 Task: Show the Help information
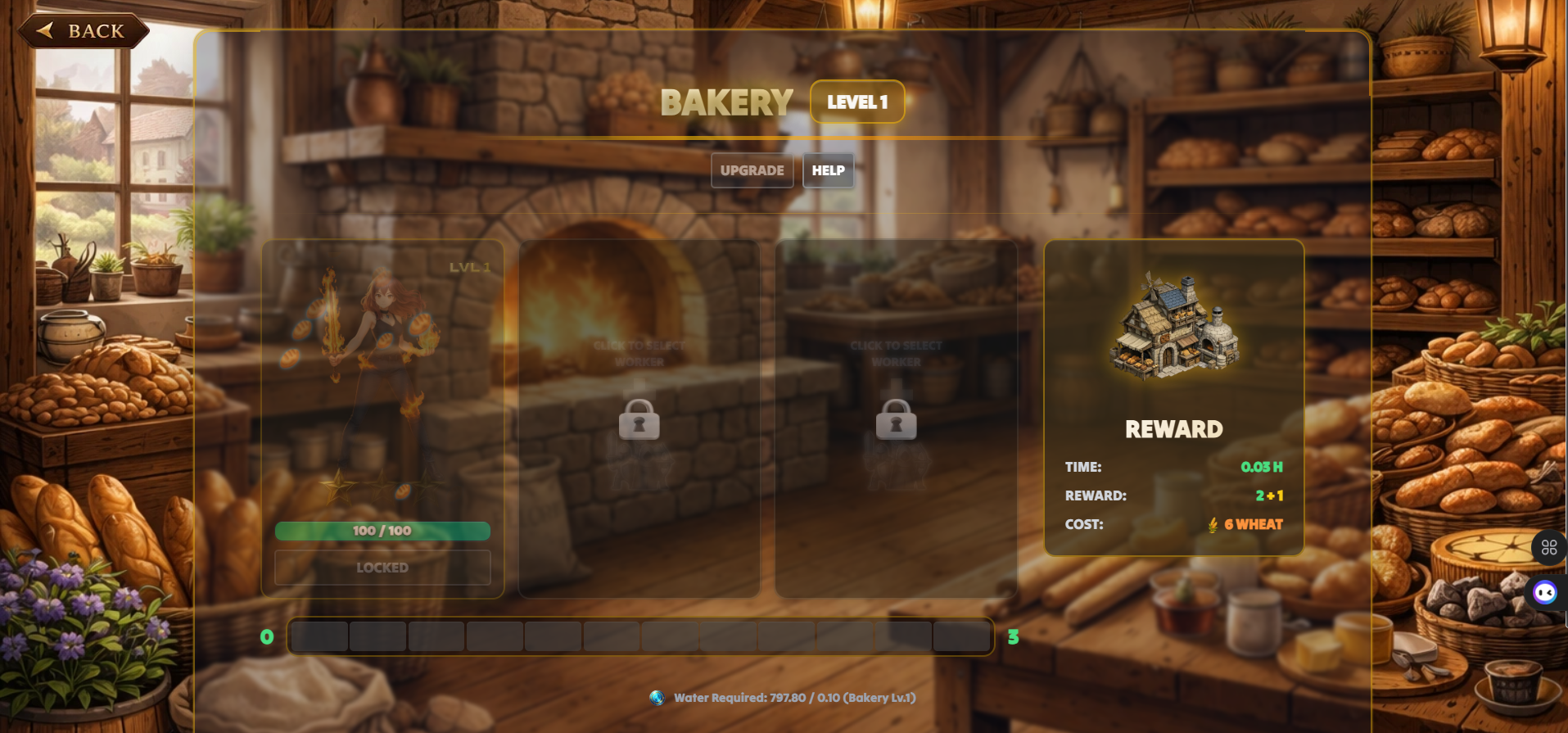(828, 170)
